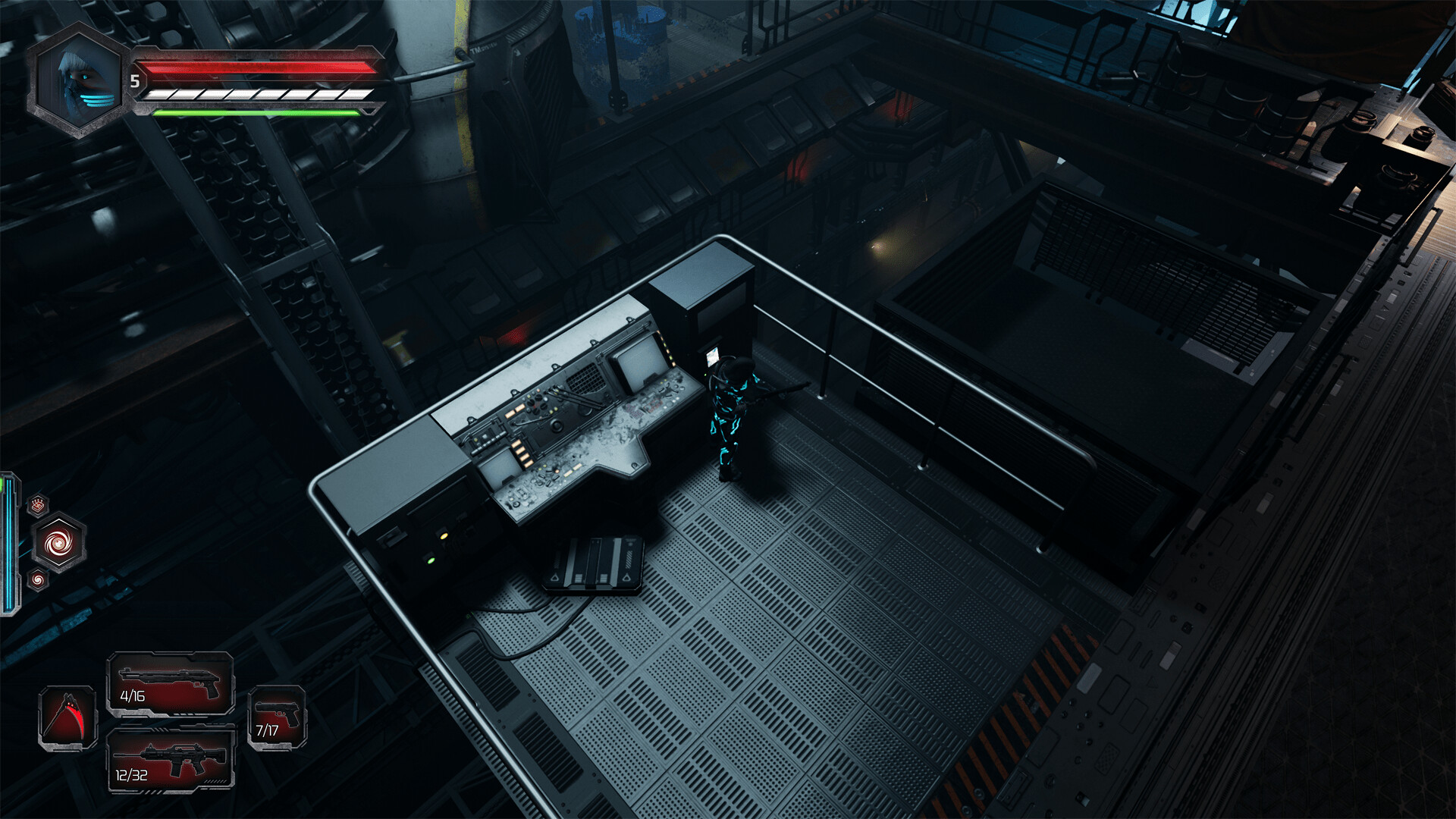
Task: Activate the large vortex ability
Action: 58,543
